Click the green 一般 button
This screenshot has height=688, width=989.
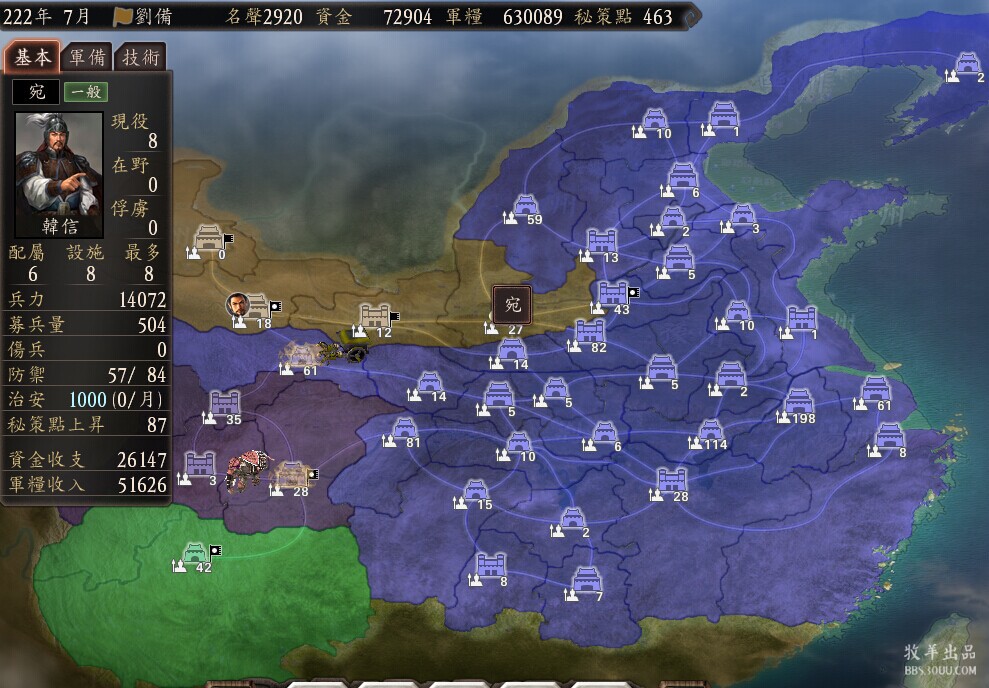[87, 92]
